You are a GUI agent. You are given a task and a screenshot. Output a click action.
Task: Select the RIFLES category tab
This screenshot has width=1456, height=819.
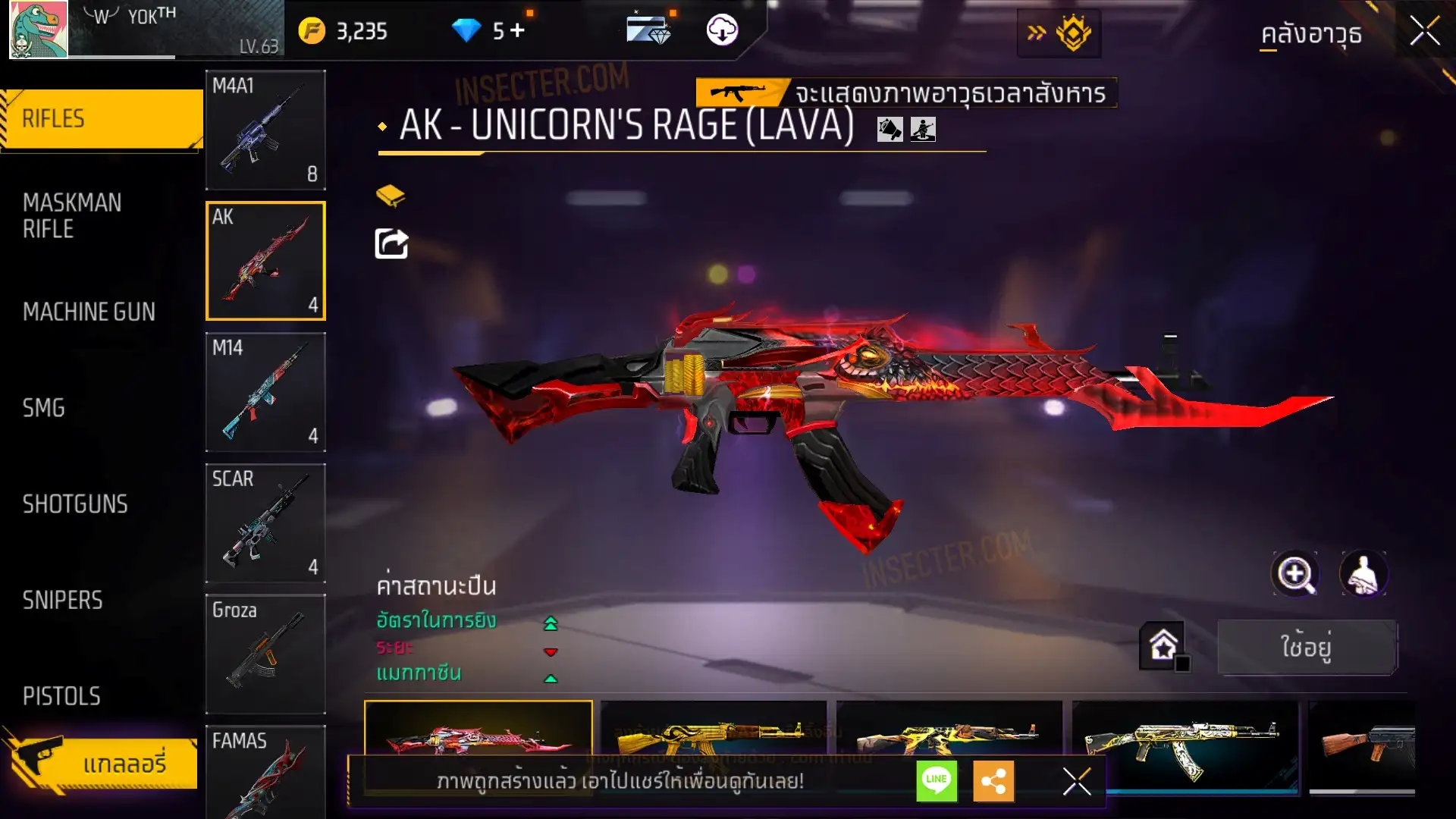tap(102, 119)
